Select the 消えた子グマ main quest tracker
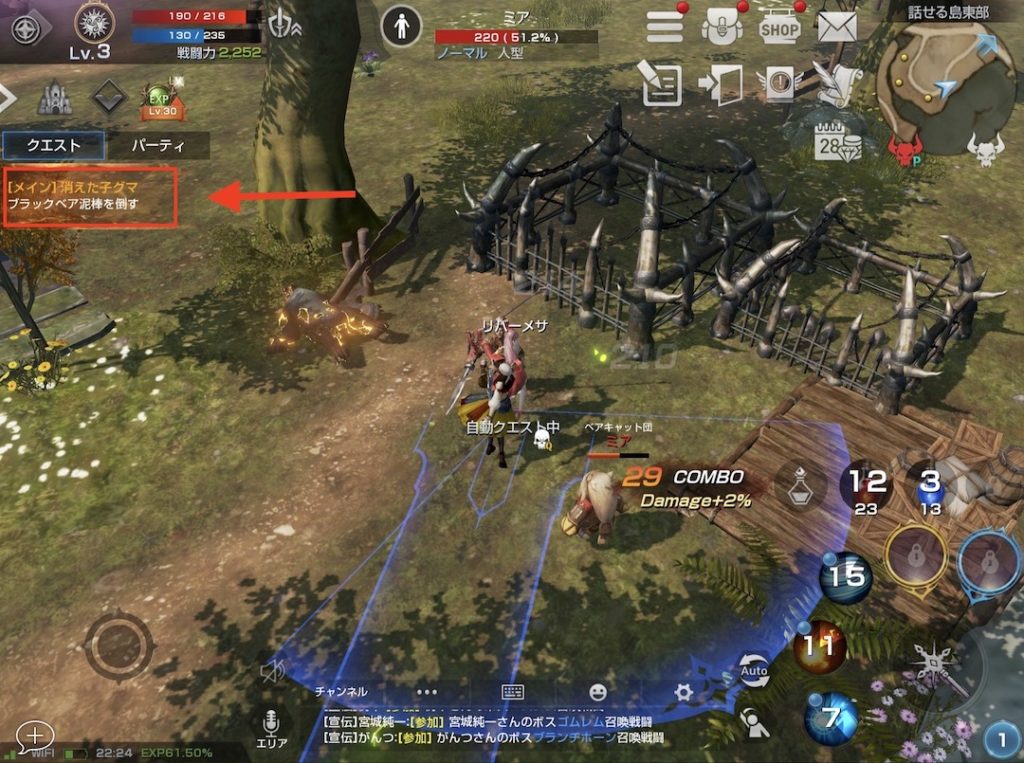Screen dimensions: 1024x763 (90, 196)
